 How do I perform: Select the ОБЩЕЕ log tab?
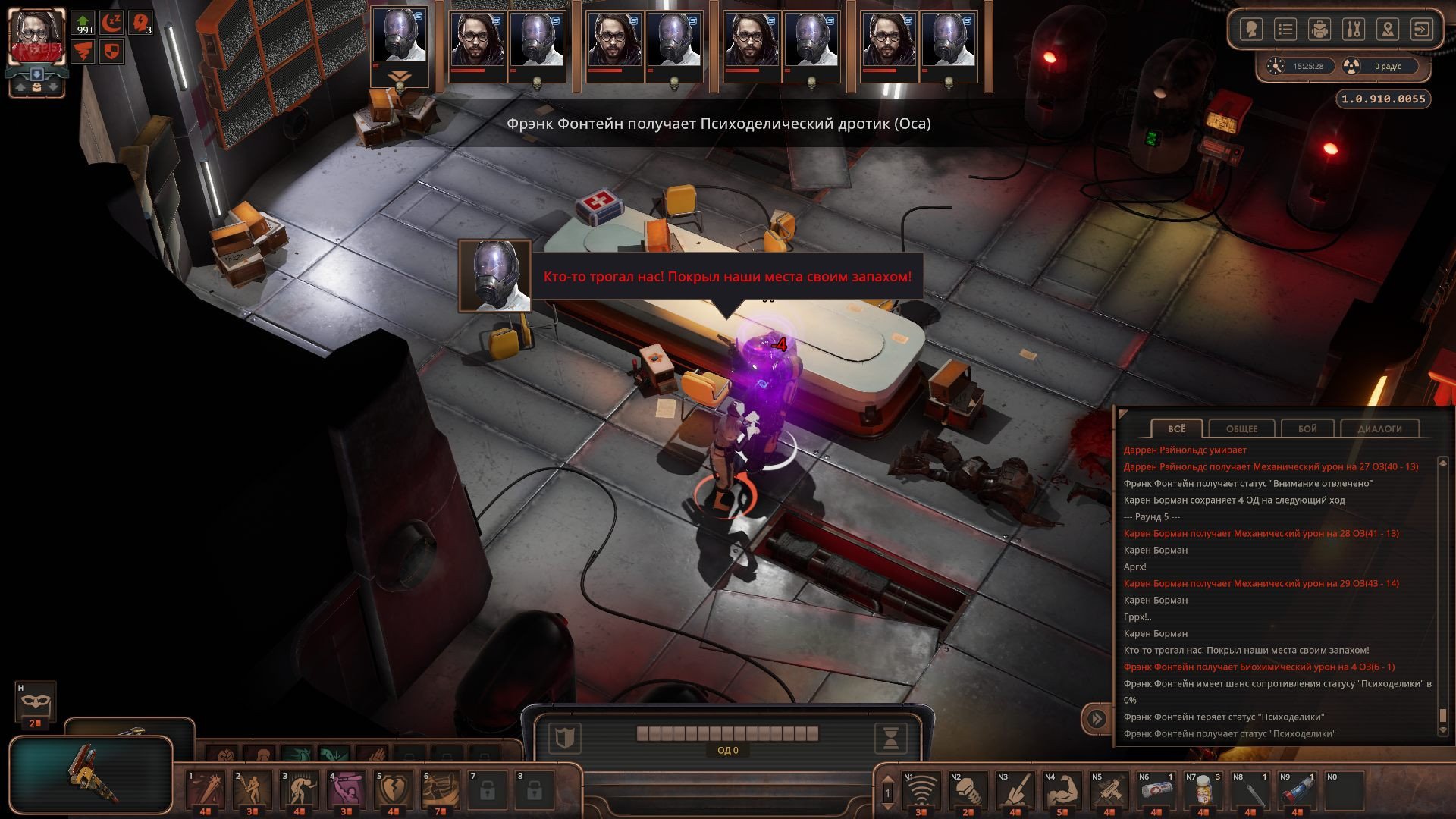(x=1241, y=428)
